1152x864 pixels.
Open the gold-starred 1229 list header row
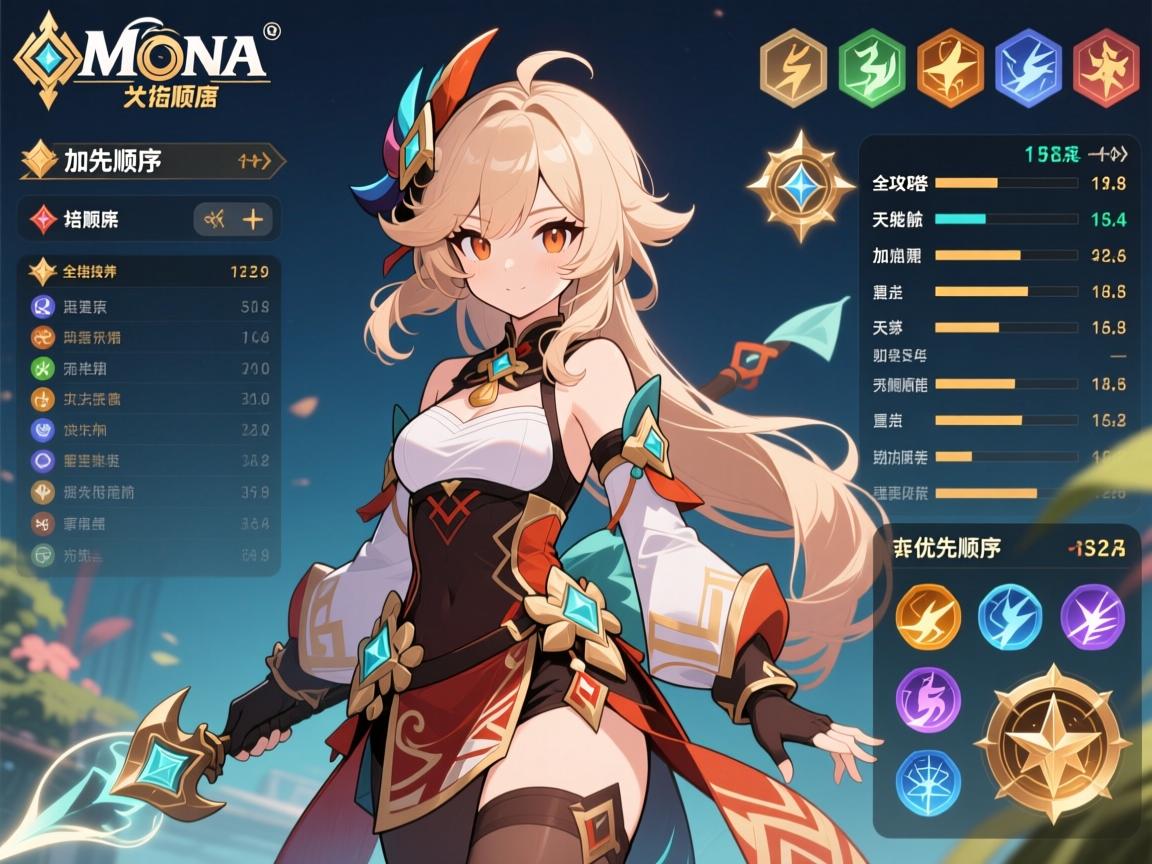point(150,271)
